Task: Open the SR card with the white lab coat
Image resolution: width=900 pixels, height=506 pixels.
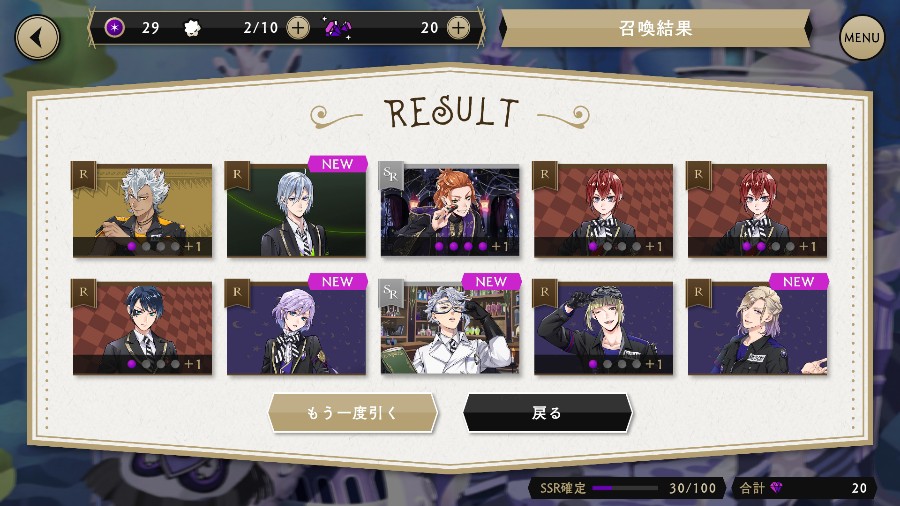Action: click(x=450, y=327)
